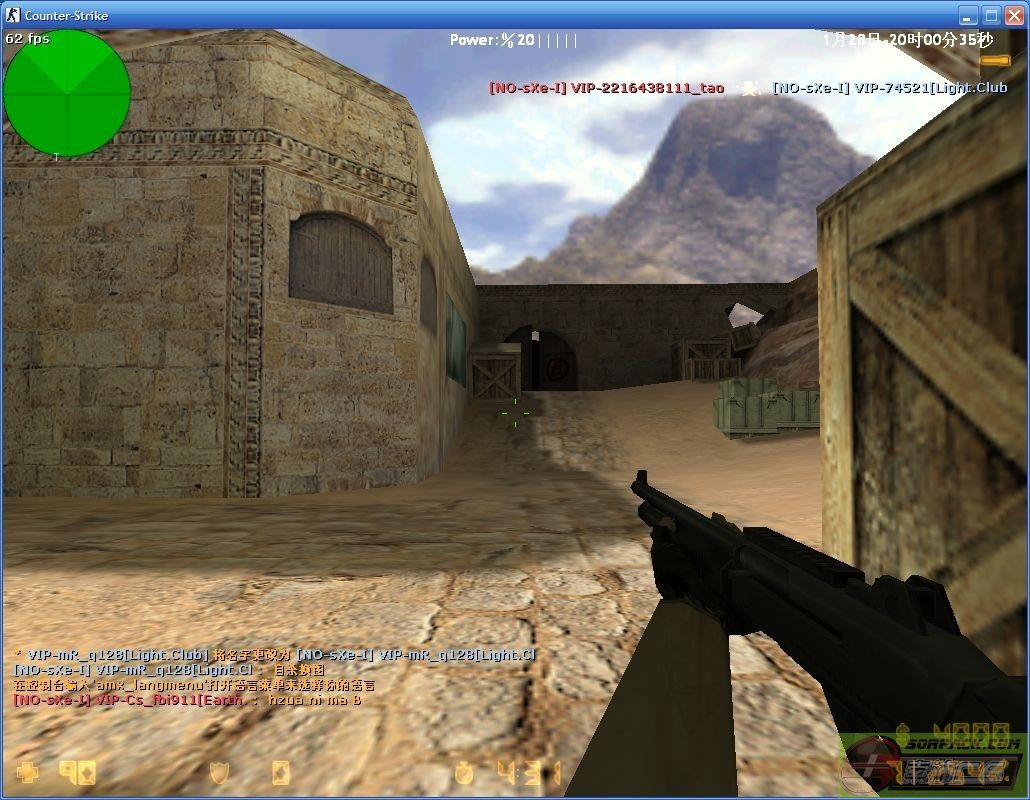Click the armor shield icon
Viewport: 1030px width, 800px height.
[x=220, y=773]
